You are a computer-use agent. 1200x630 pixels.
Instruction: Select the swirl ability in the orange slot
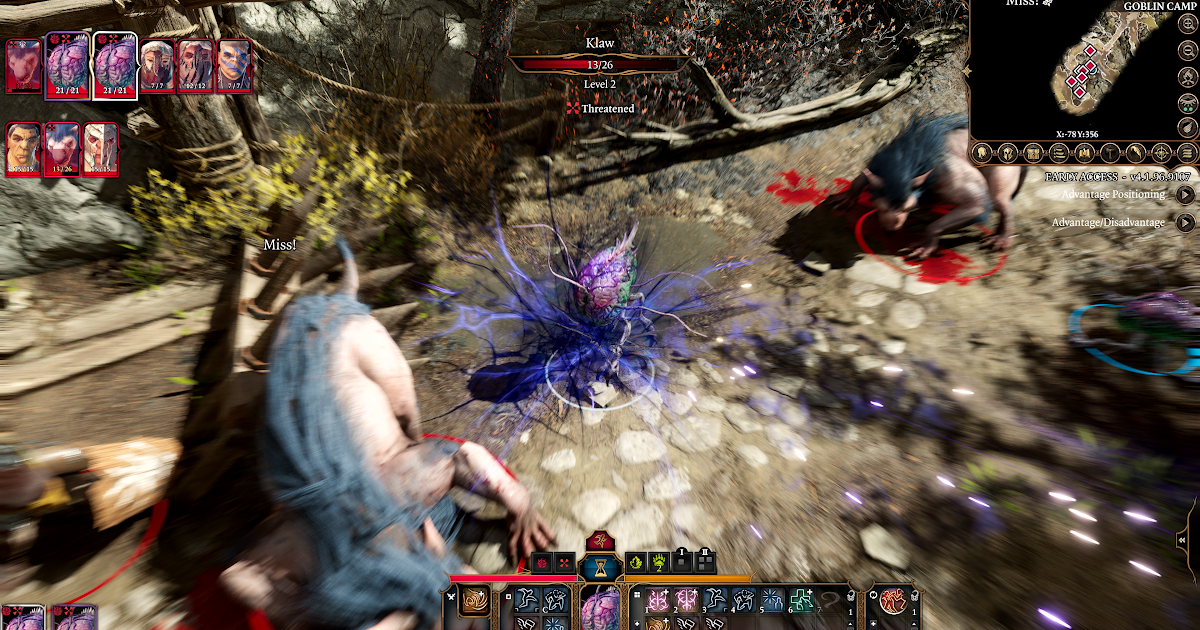pyautogui.click(x=474, y=601)
